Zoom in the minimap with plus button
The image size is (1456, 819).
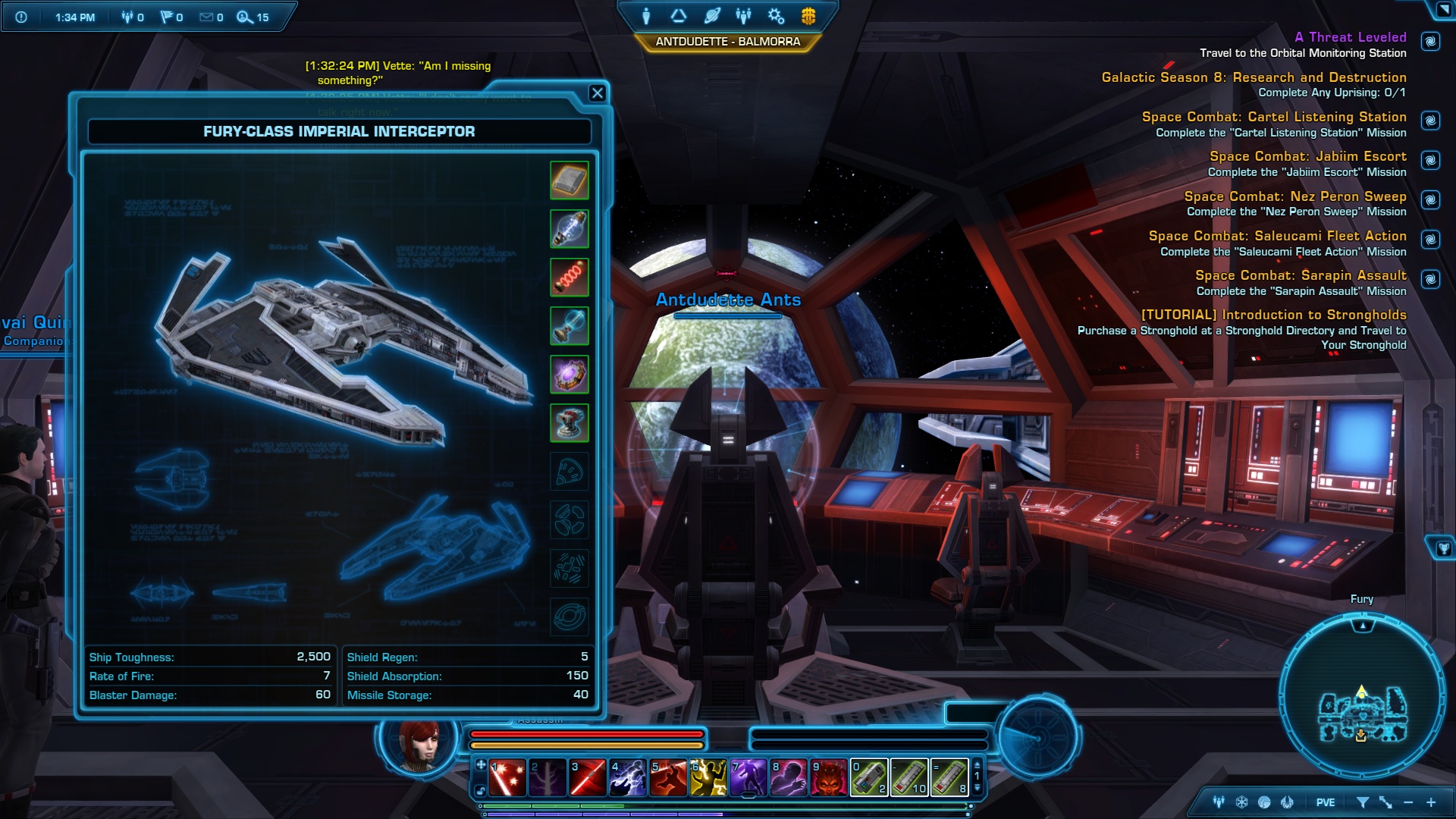[x=1431, y=802]
